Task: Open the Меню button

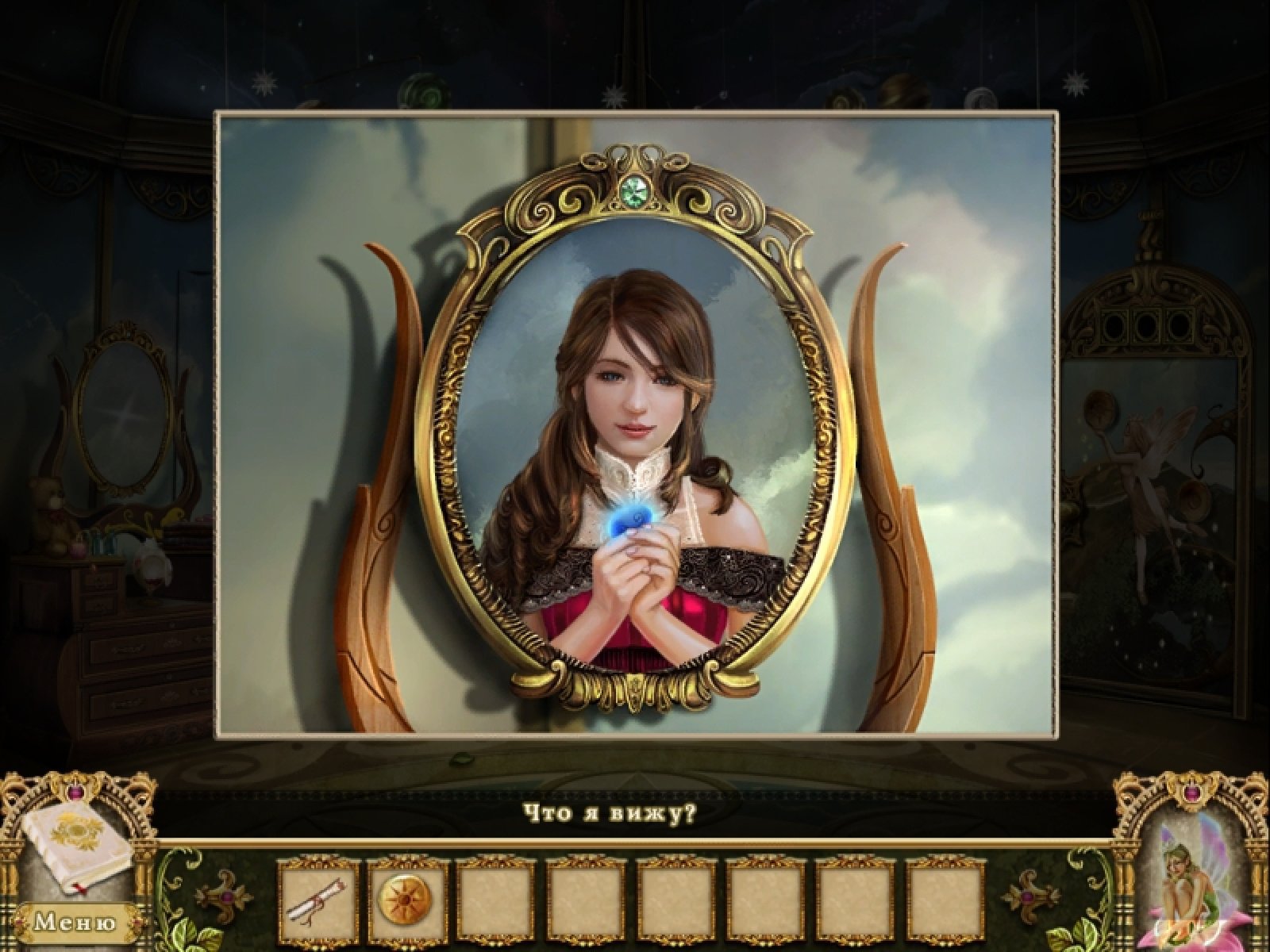Action: (74, 923)
